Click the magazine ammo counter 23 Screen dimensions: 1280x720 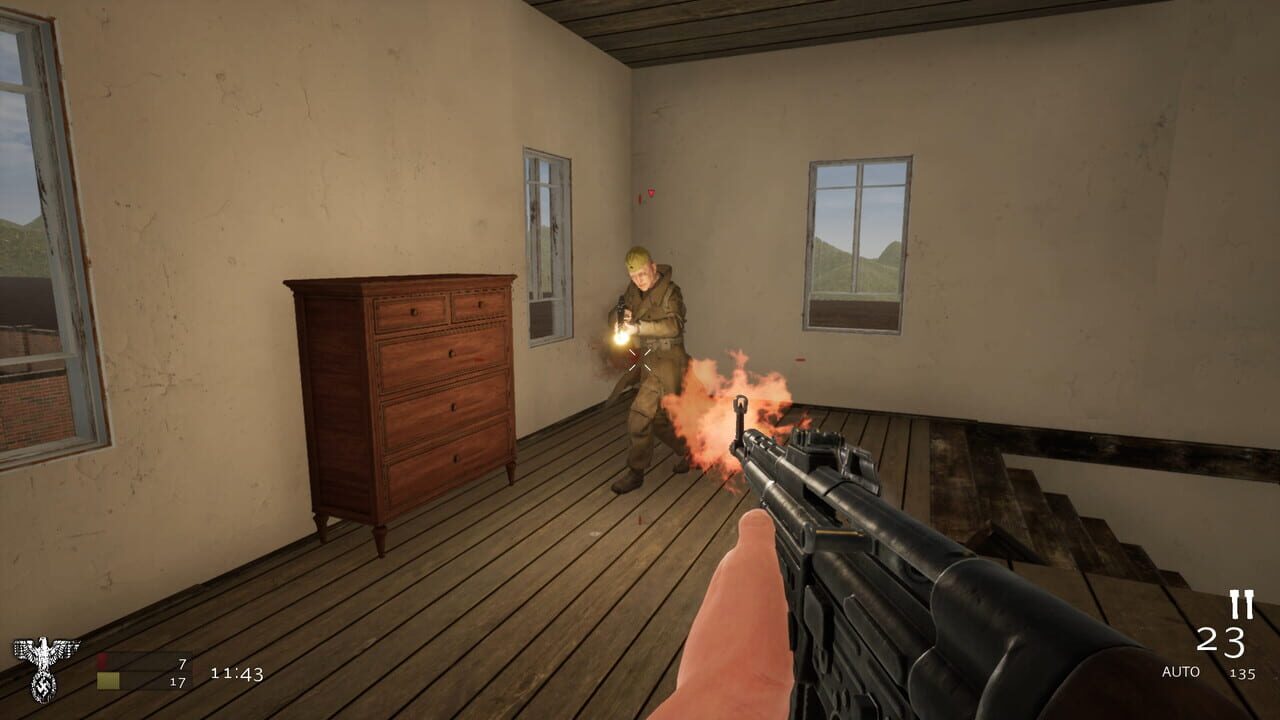pyautogui.click(x=1222, y=641)
